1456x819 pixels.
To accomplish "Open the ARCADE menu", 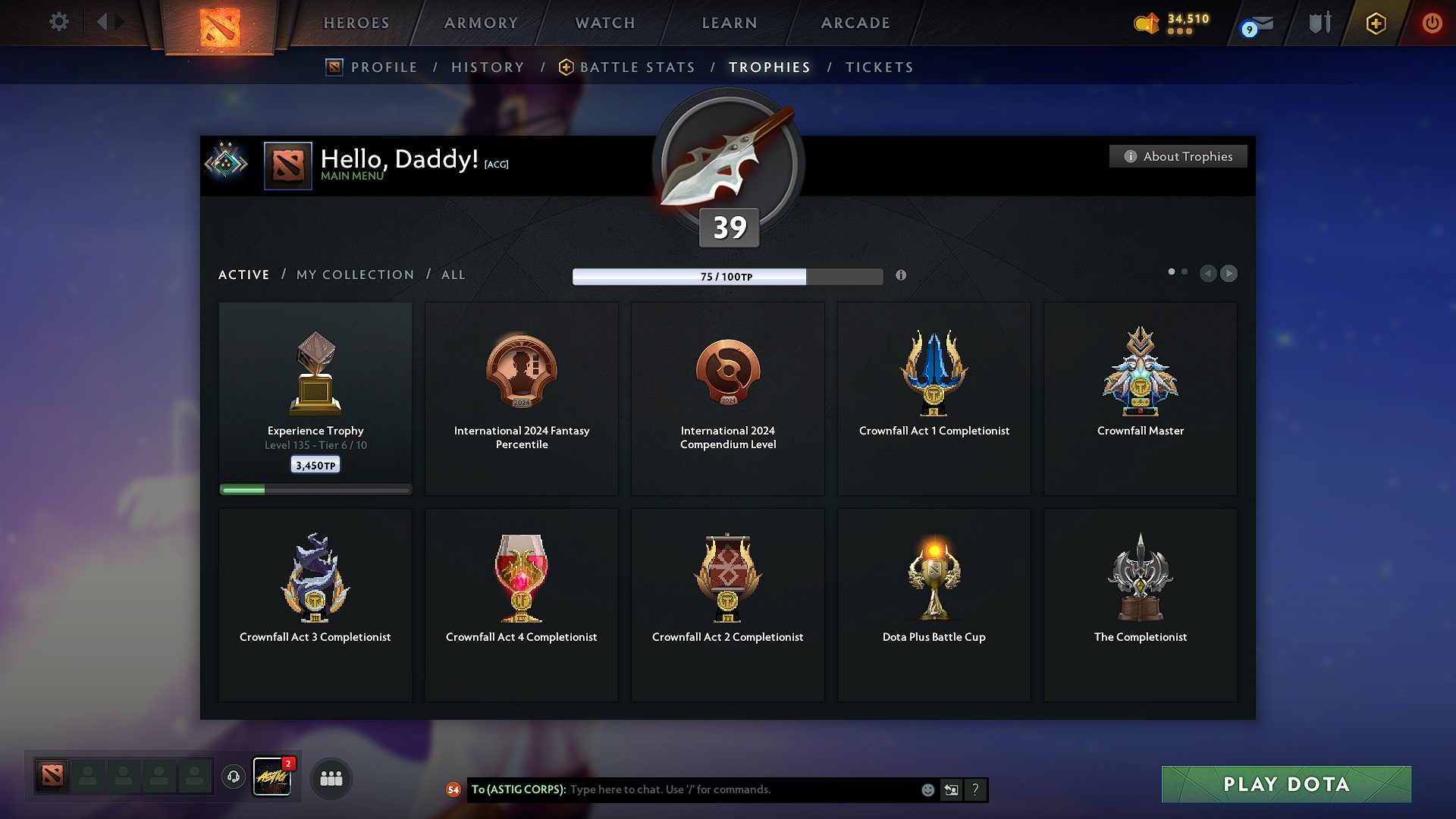I will tap(855, 23).
